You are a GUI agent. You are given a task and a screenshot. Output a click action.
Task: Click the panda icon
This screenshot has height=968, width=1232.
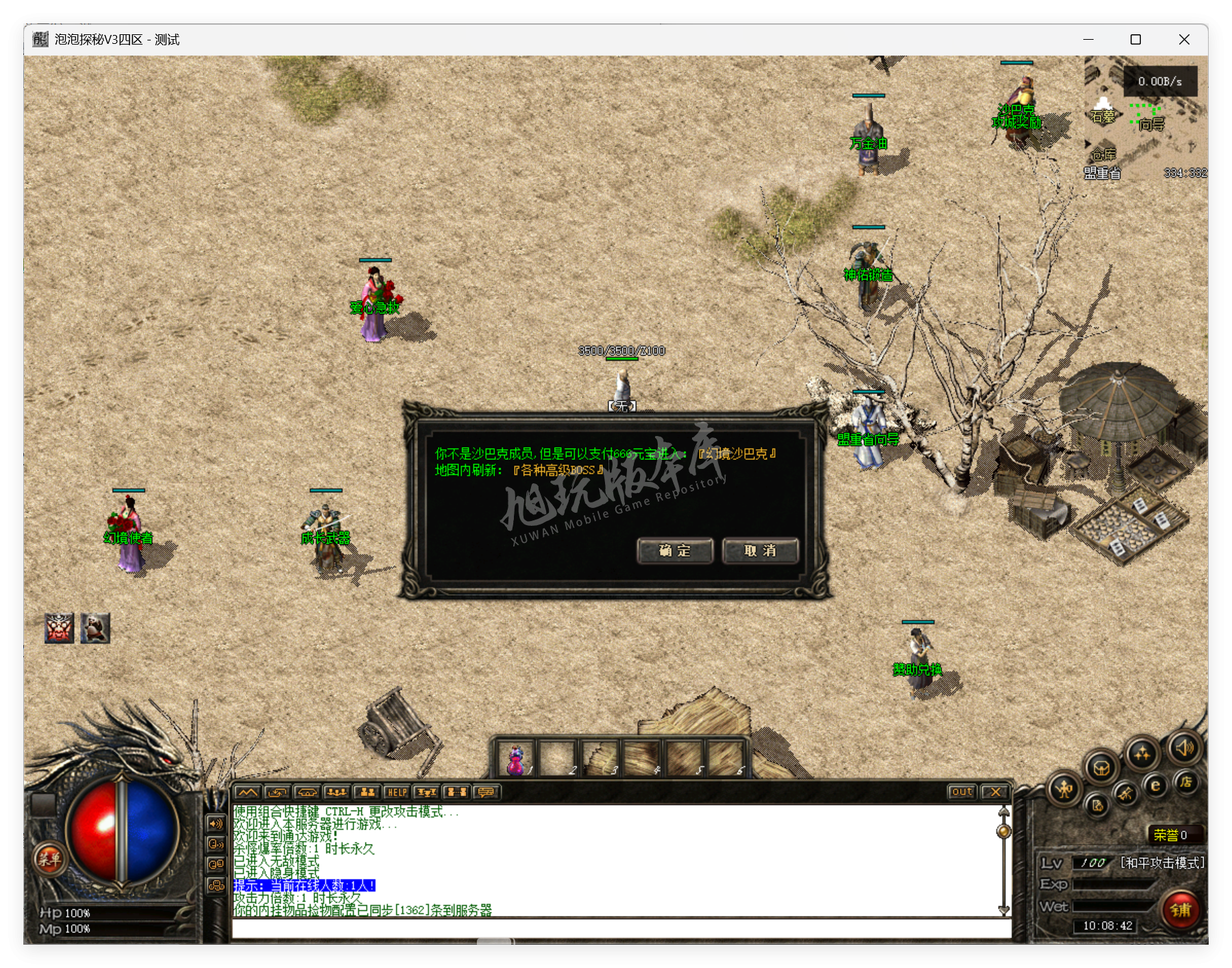coord(95,628)
